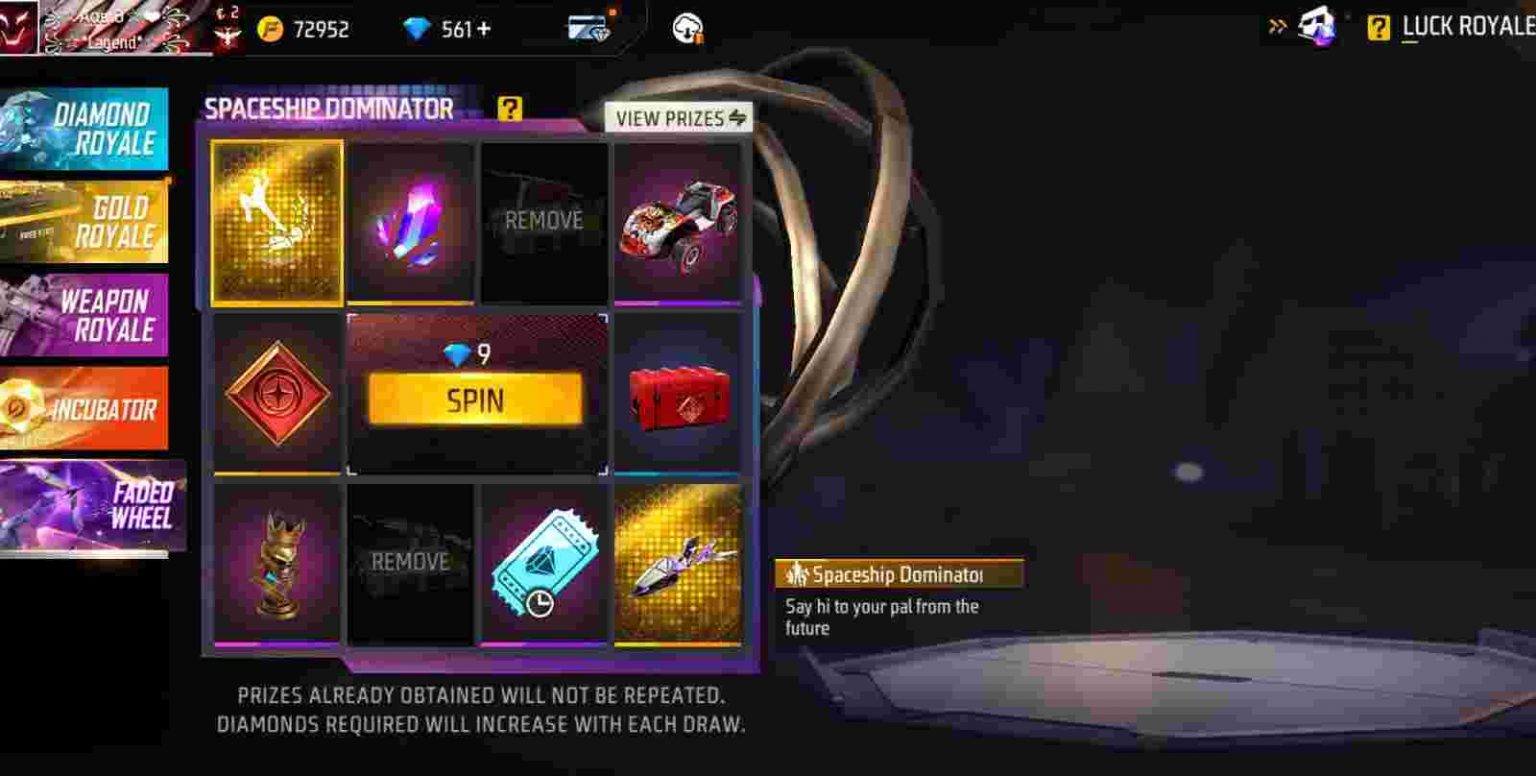Select the diamond voucher prize thumbnail
This screenshot has width=1536, height=776.
pyautogui.click(x=544, y=565)
